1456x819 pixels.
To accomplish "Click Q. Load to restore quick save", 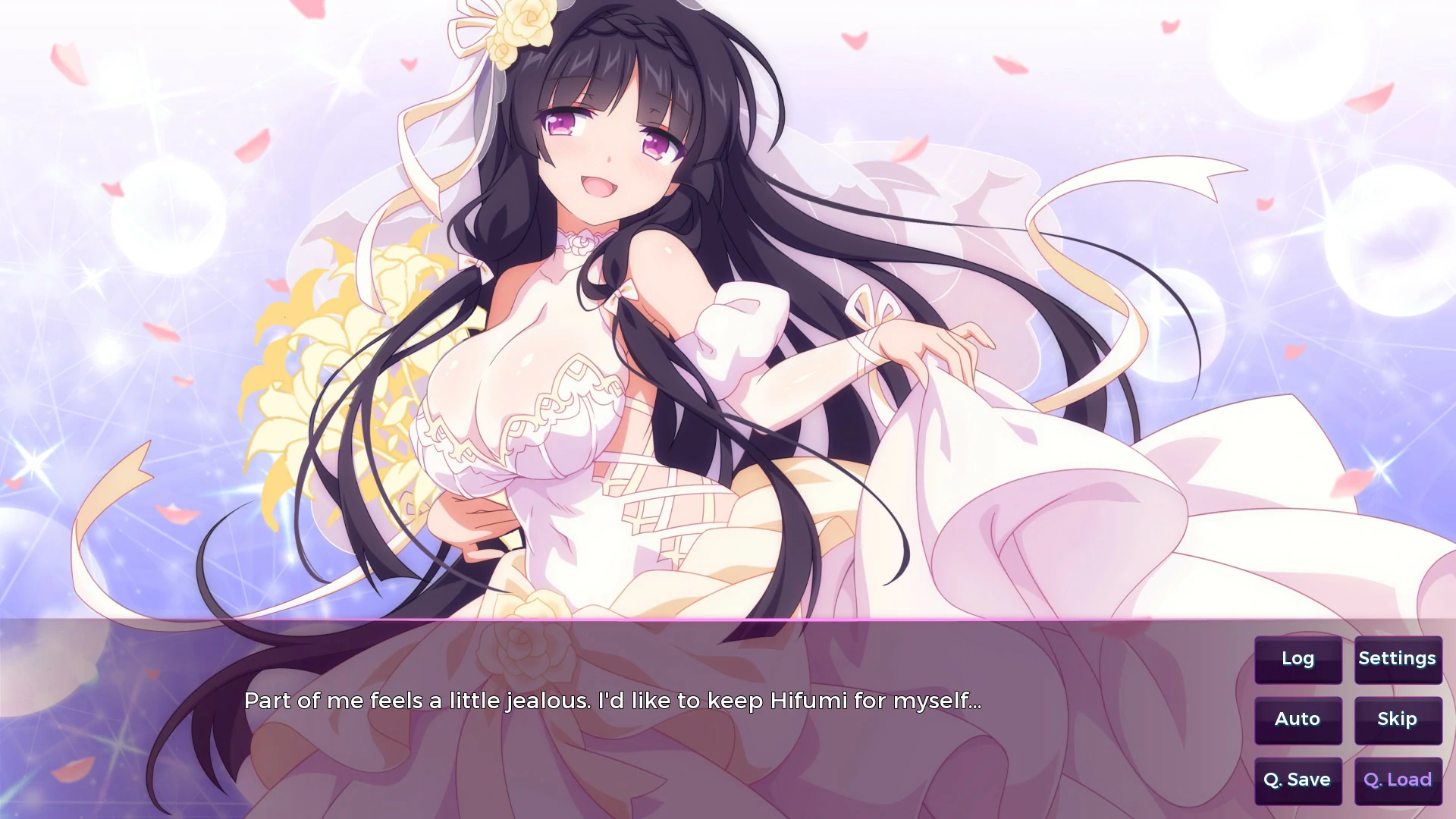I will pos(1396,779).
